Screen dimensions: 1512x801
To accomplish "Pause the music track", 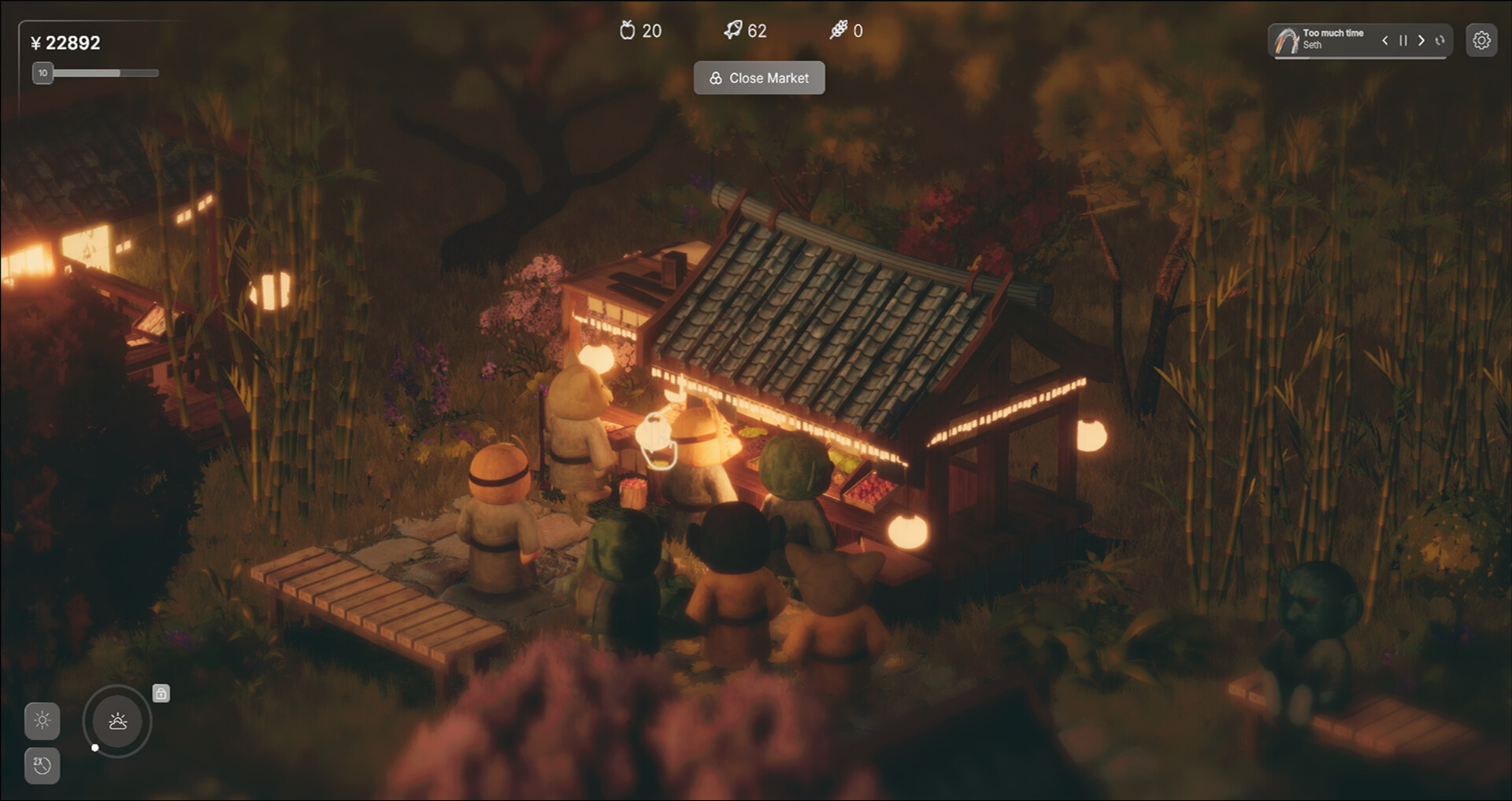I will (x=1403, y=40).
